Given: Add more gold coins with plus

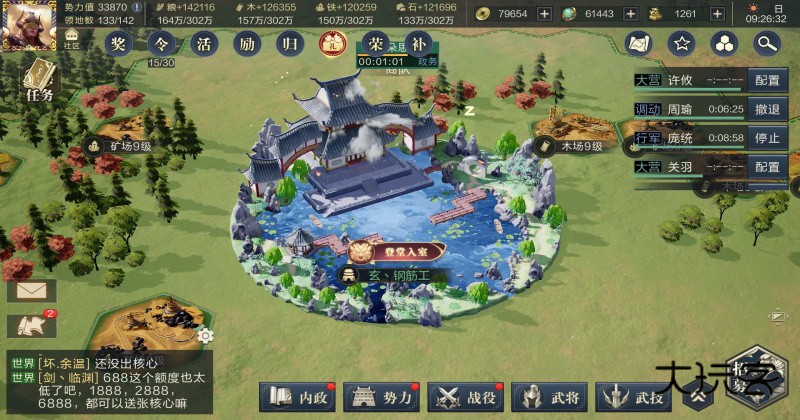Looking at the screenshot, I should click(544, 13).
